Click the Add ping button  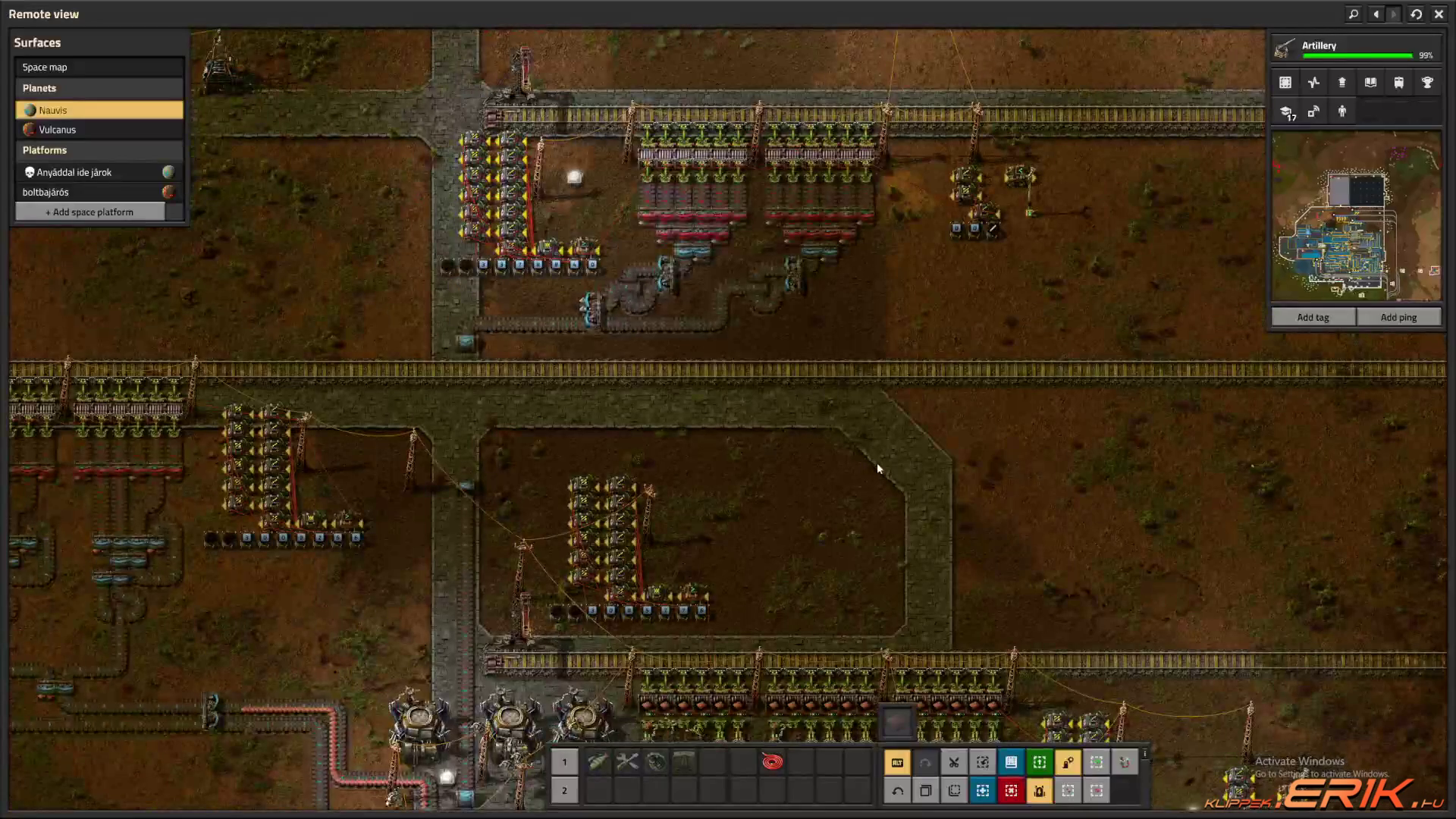coord(1398,318)
